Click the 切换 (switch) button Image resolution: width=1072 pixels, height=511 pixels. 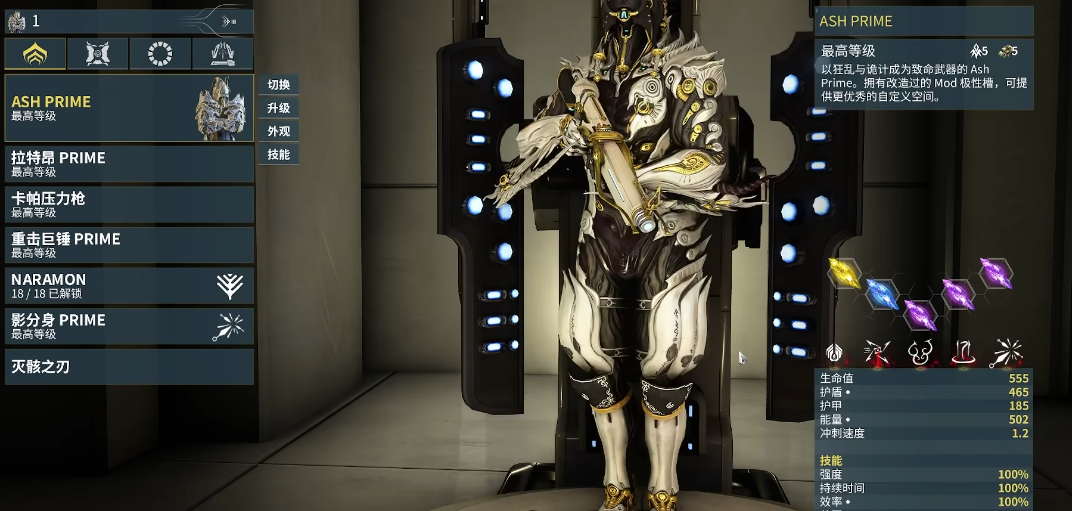click(278, 84)
